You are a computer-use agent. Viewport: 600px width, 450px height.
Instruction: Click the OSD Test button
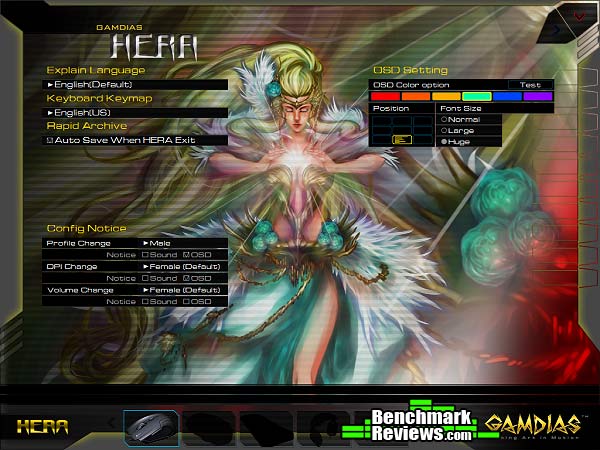tap(530, 85)
